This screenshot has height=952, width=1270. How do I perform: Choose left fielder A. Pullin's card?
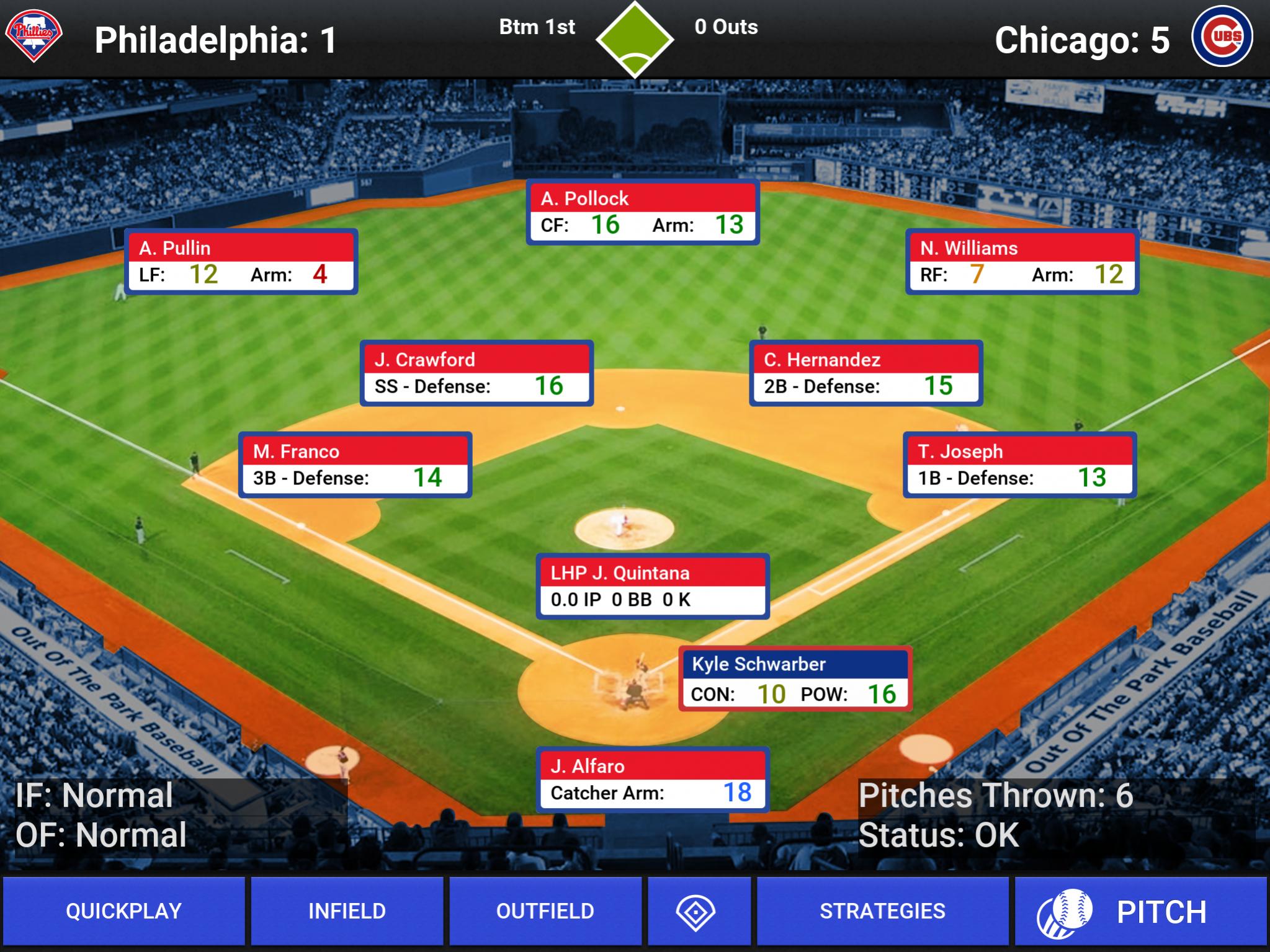pos(241,262)
